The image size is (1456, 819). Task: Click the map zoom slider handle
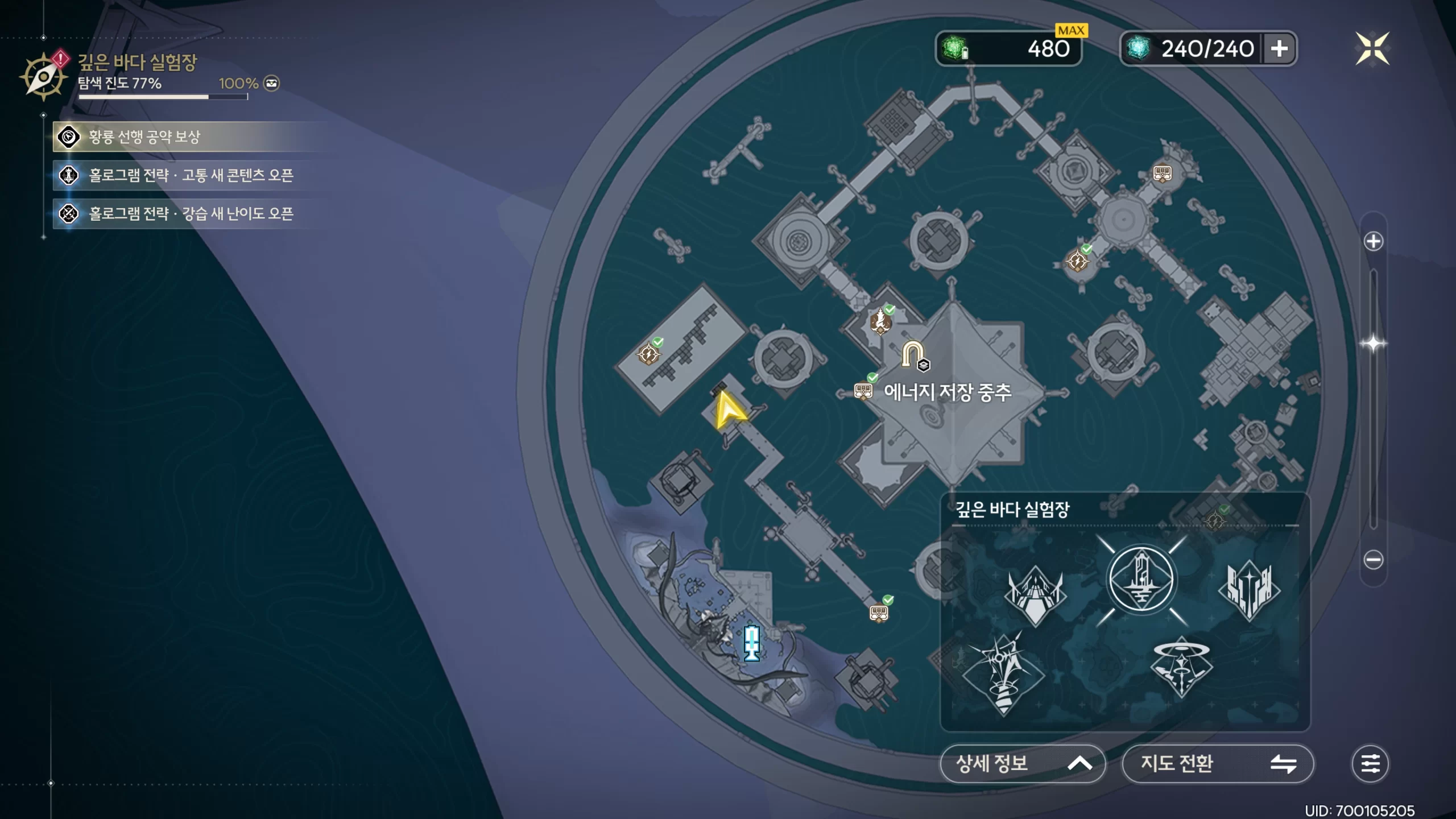tap(1373, 344)
